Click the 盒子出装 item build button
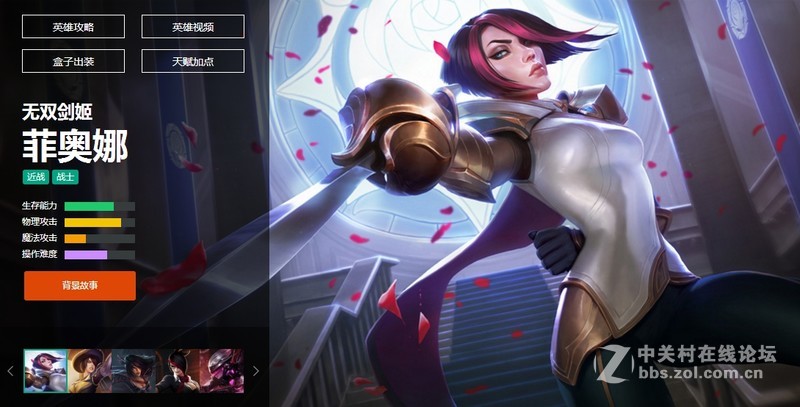 [73, 61]
